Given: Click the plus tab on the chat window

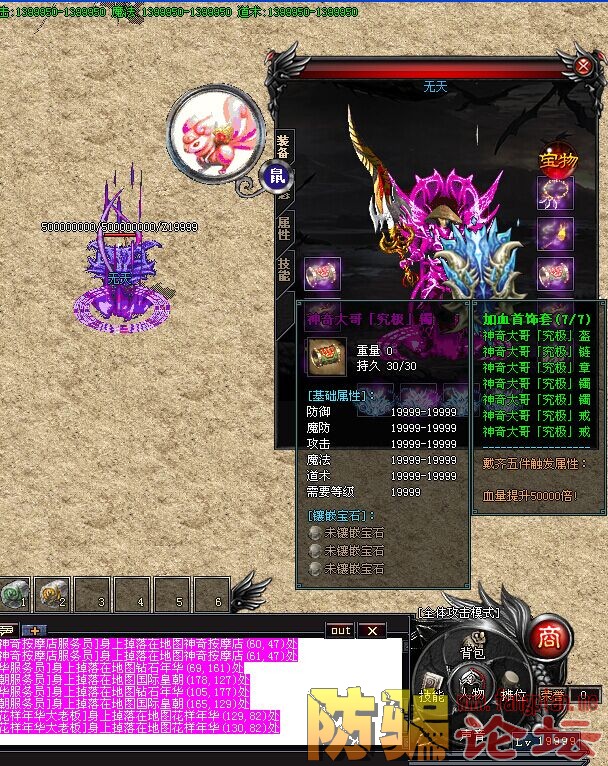Looking at the screenshot, I should click(35, 630).
